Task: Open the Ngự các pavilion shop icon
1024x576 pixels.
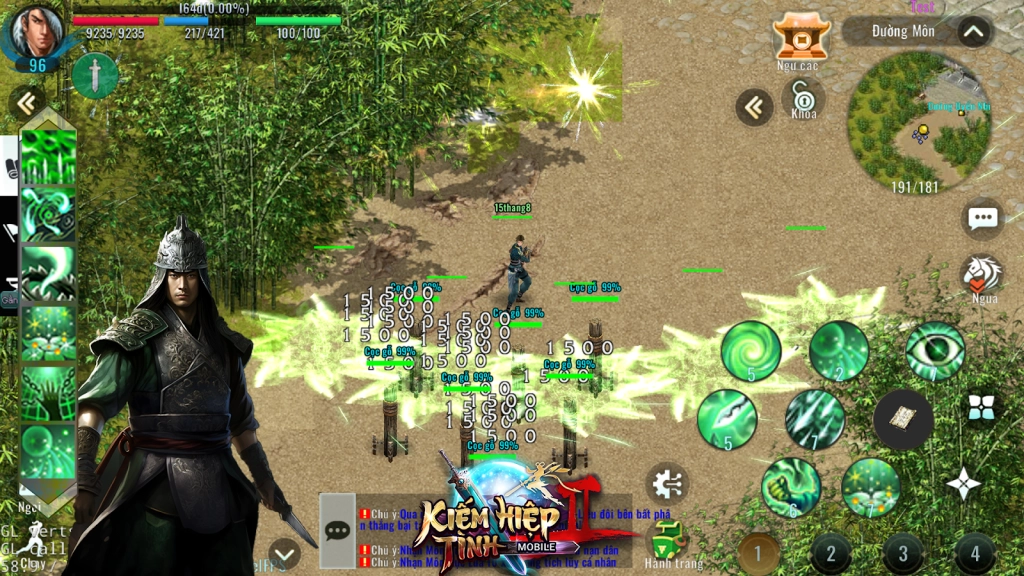Action: pyautogui.click(x=801, y=36)
